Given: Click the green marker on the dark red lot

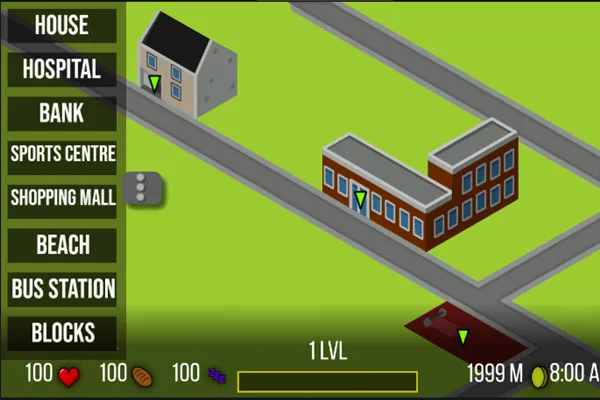Looking at the screenshot, I should (x=463, y=337).
